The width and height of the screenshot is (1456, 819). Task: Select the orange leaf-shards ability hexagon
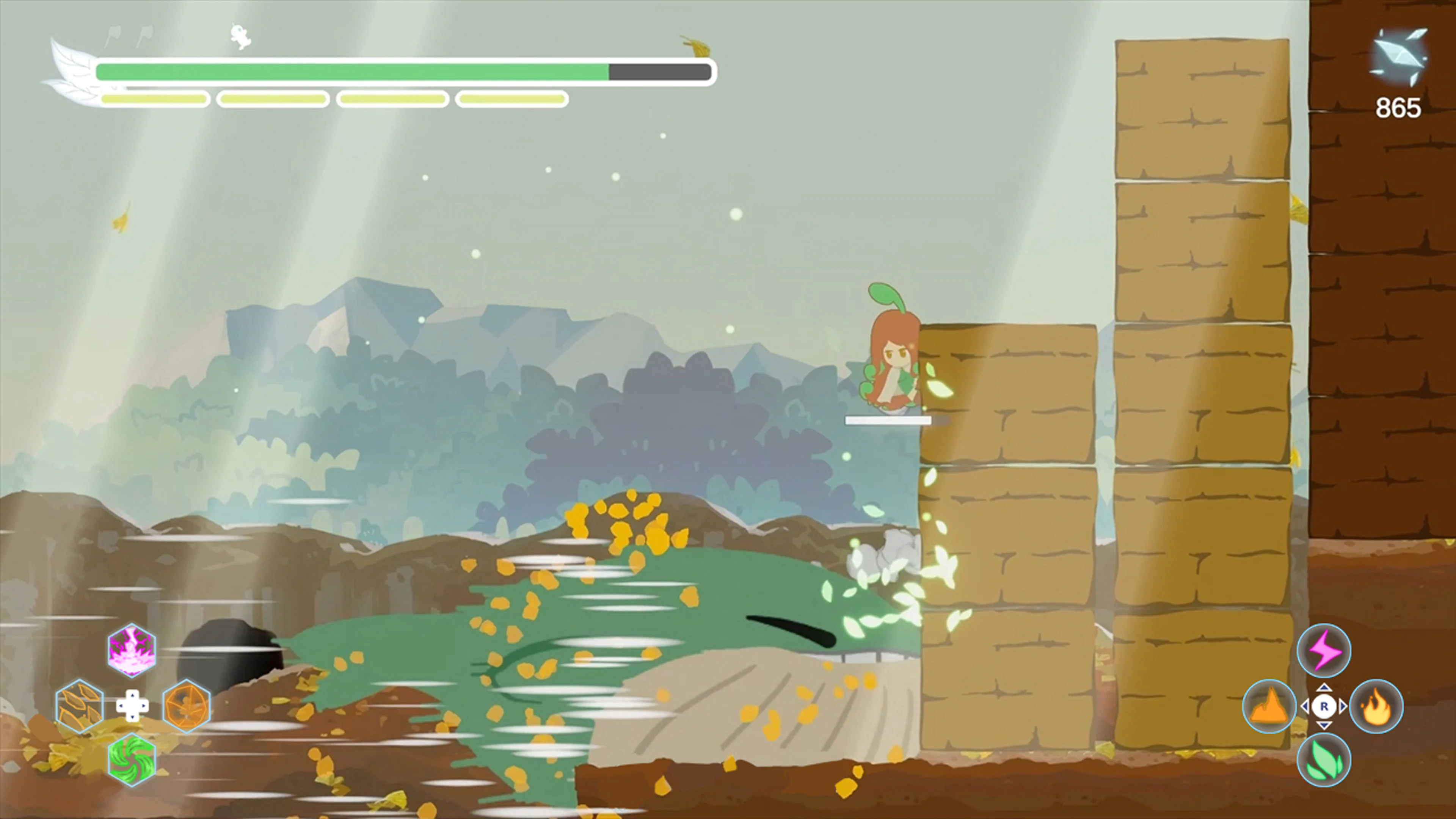[78, 705]
